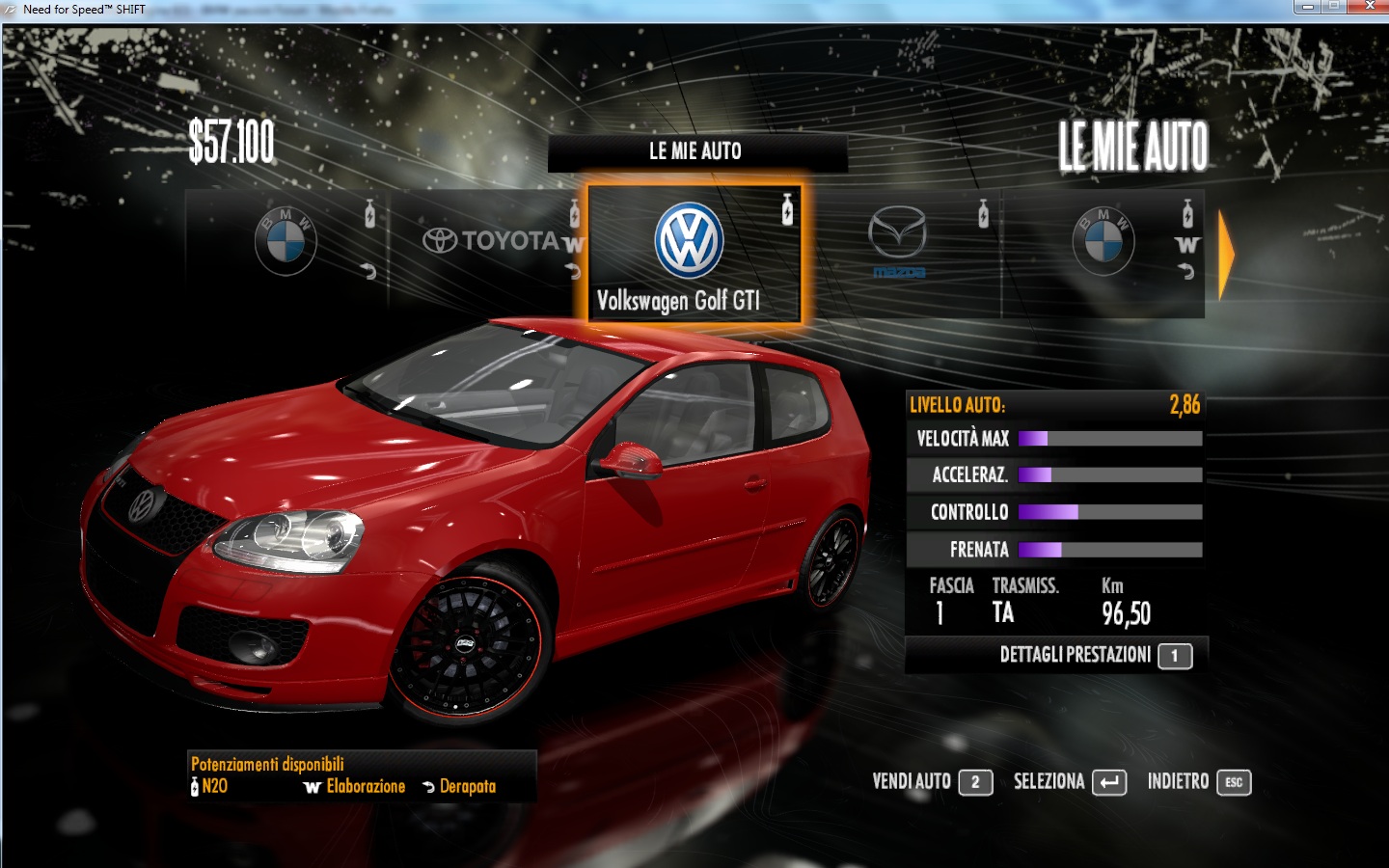This screenshot has height=868, width=1389.
Task: Click Vendi Auto to sell the car
Action: pos(932,782)
